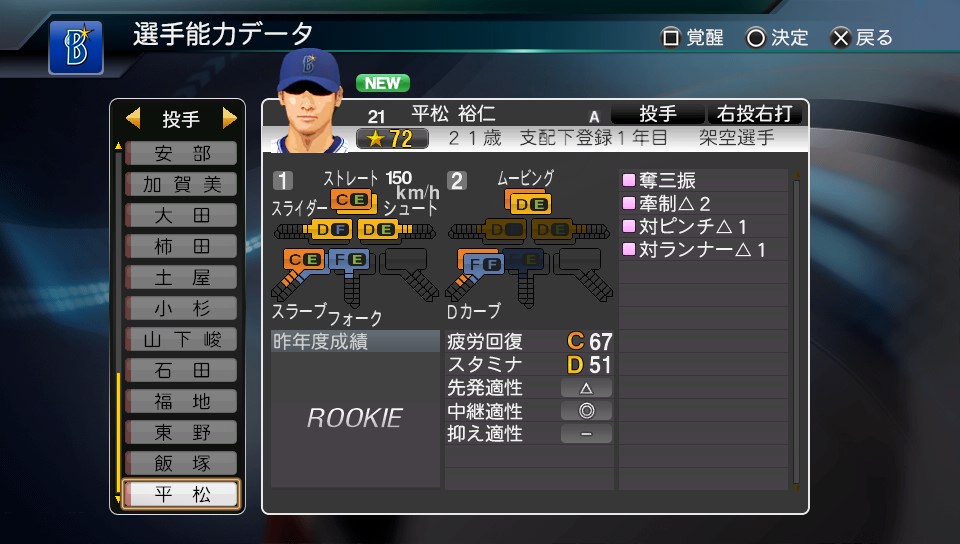The height and width of the screenshot is (544, 960).
Task: Select 山下峻 in the roster list
Action: click(182, 340)
